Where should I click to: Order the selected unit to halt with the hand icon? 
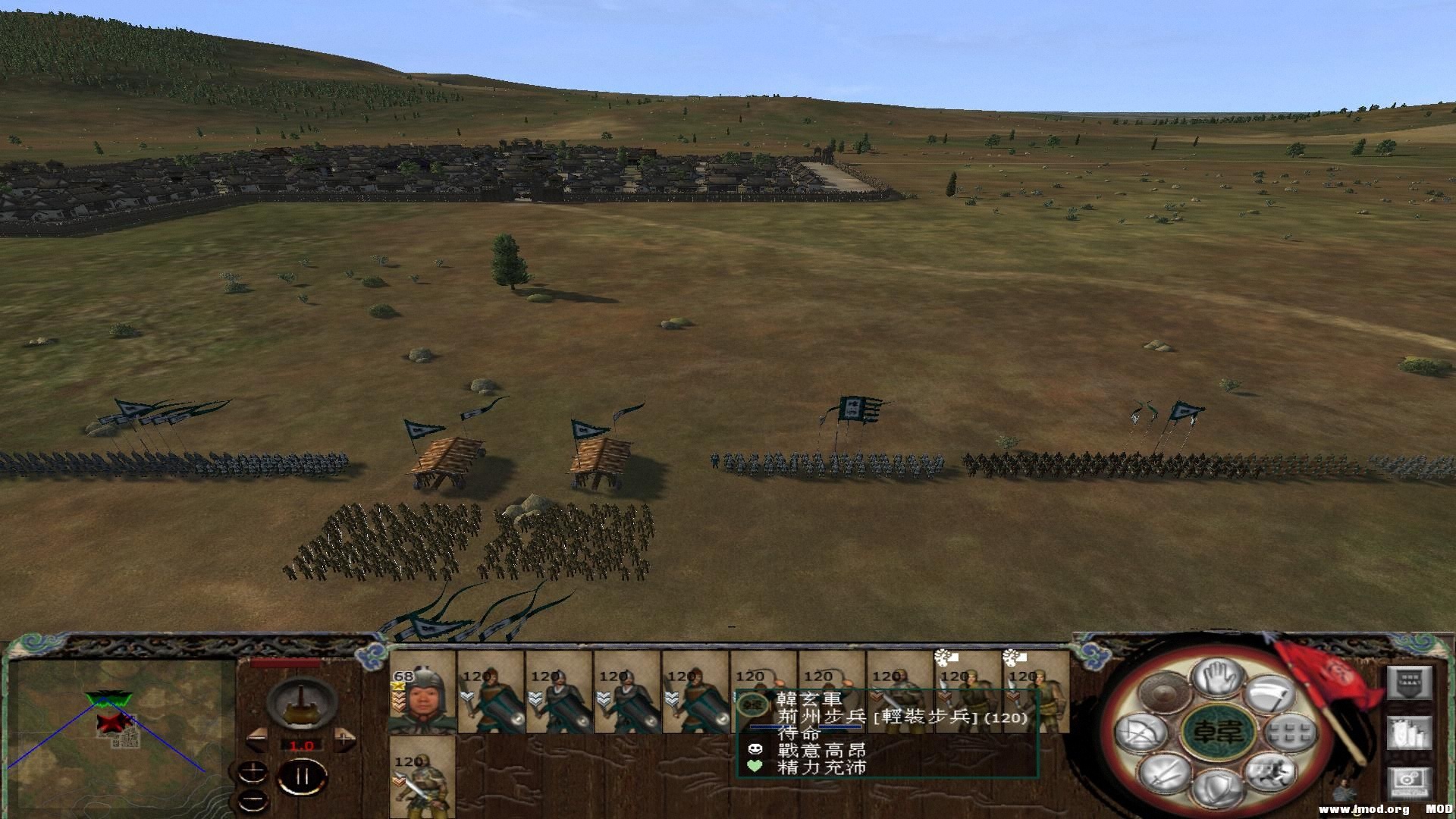point(1216,677)
